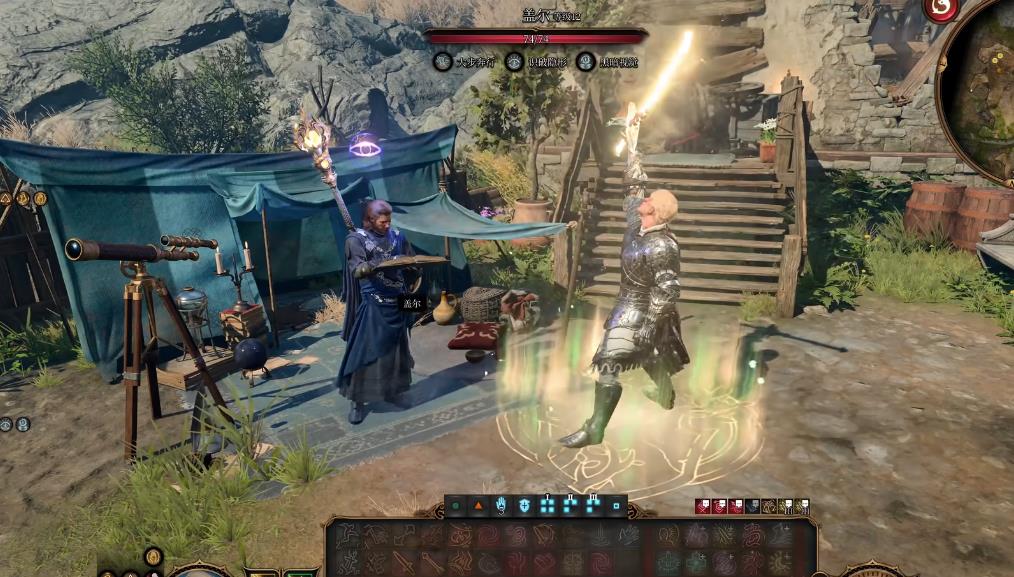
Task: Choose the blue shield resource icon
Action: [x=524, y=507]
